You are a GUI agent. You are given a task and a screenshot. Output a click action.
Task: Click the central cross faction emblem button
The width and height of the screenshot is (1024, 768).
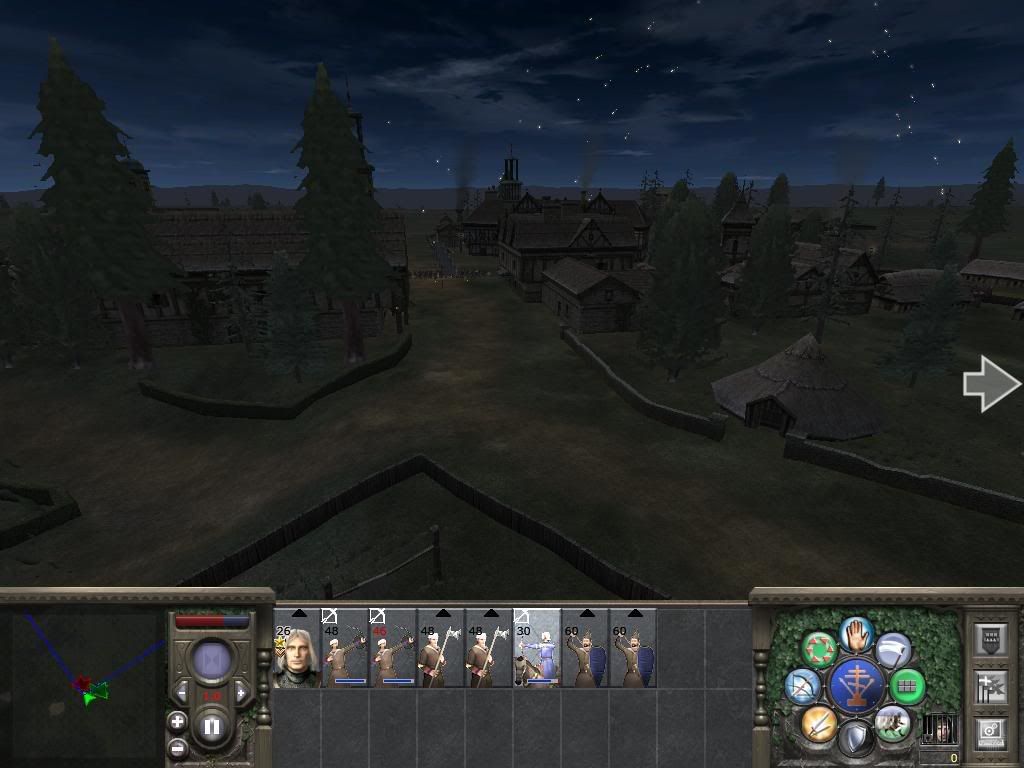tap(856, 686)
